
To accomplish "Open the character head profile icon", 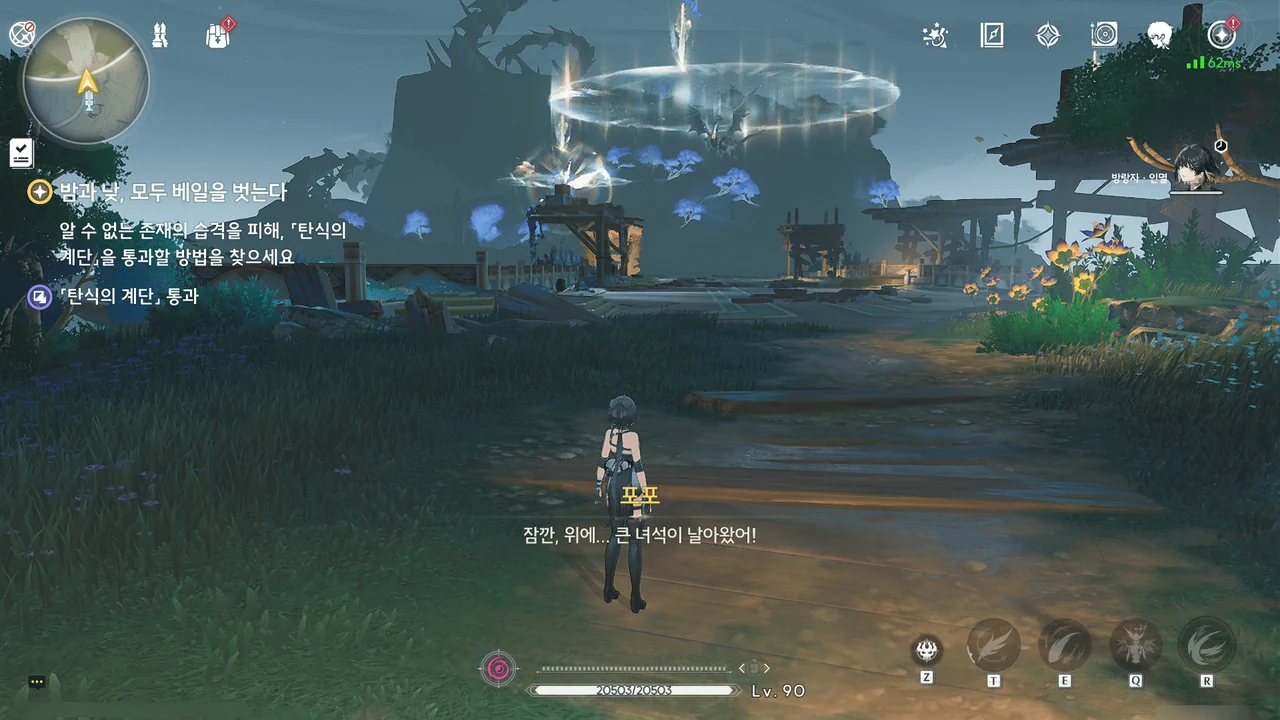I will tap(1160, 35).
